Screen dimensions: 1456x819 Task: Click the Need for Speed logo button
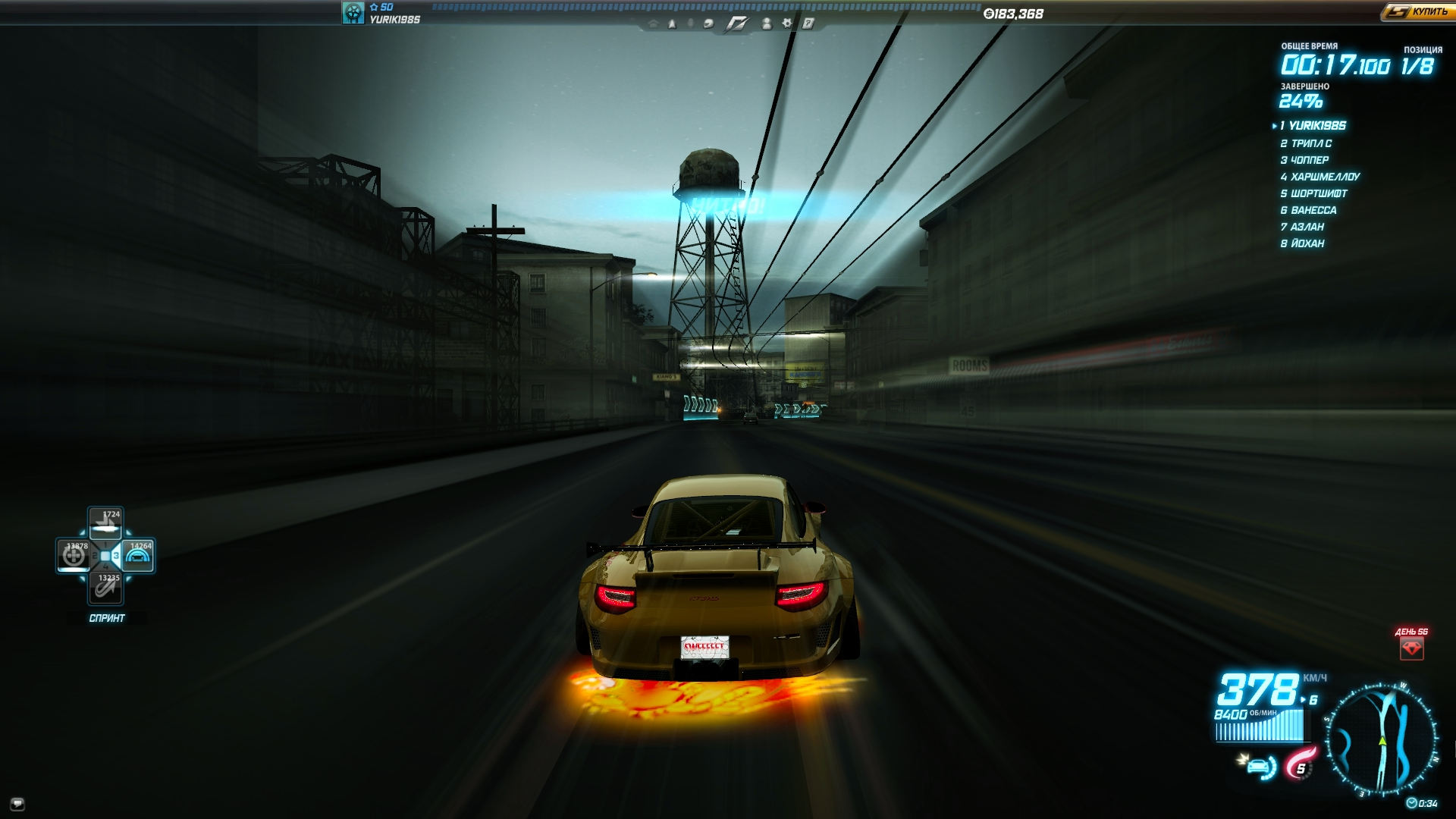click(x=736, y=24)
